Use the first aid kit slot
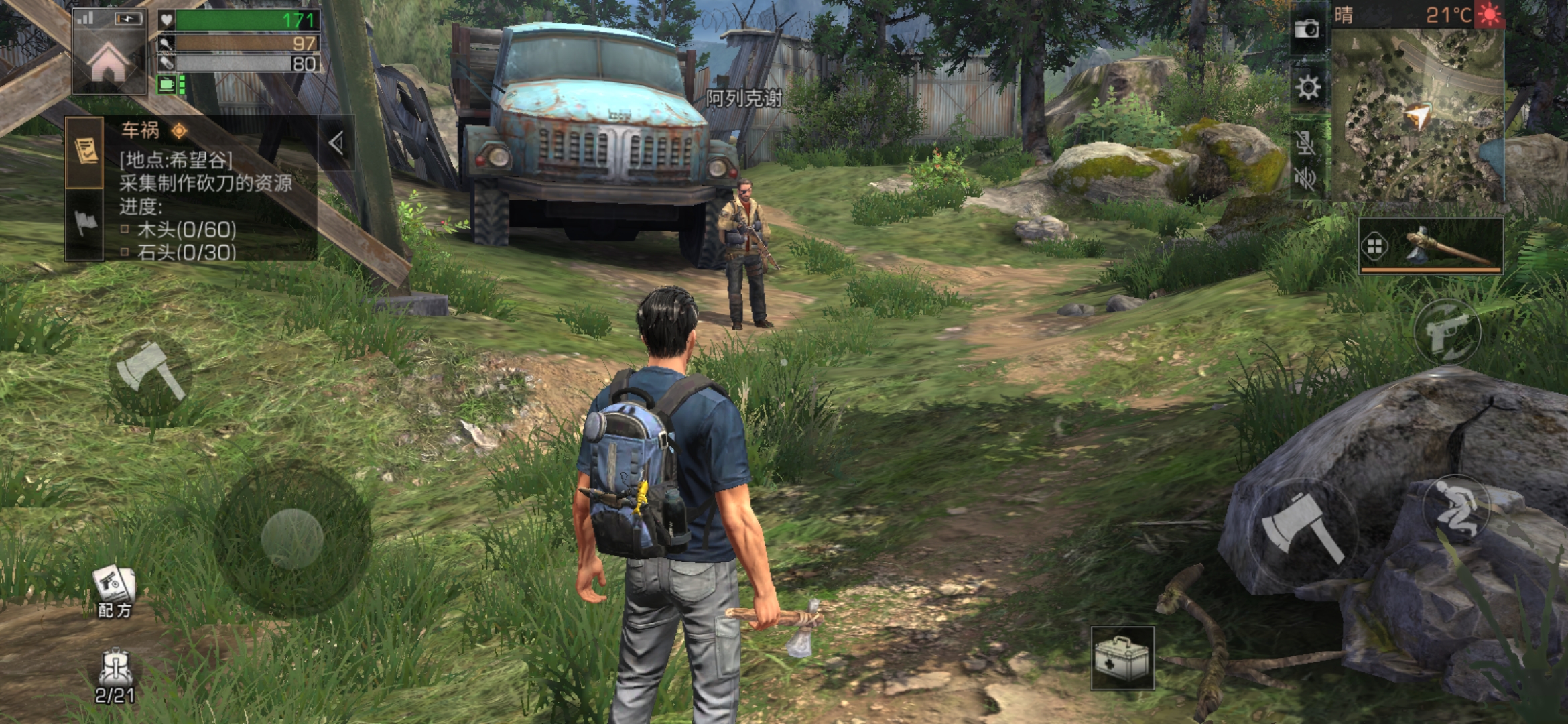This screenshot has width=1568, height=724. click(1122, 658)
